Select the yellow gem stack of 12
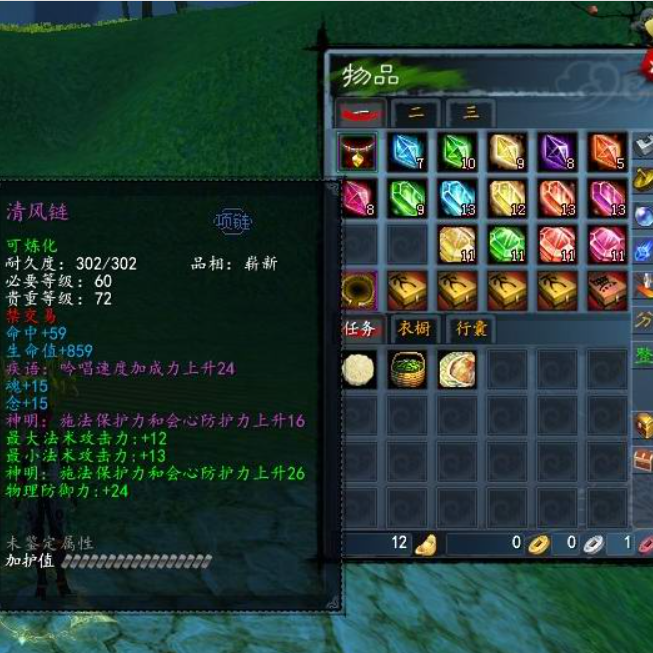 [507, 197]
